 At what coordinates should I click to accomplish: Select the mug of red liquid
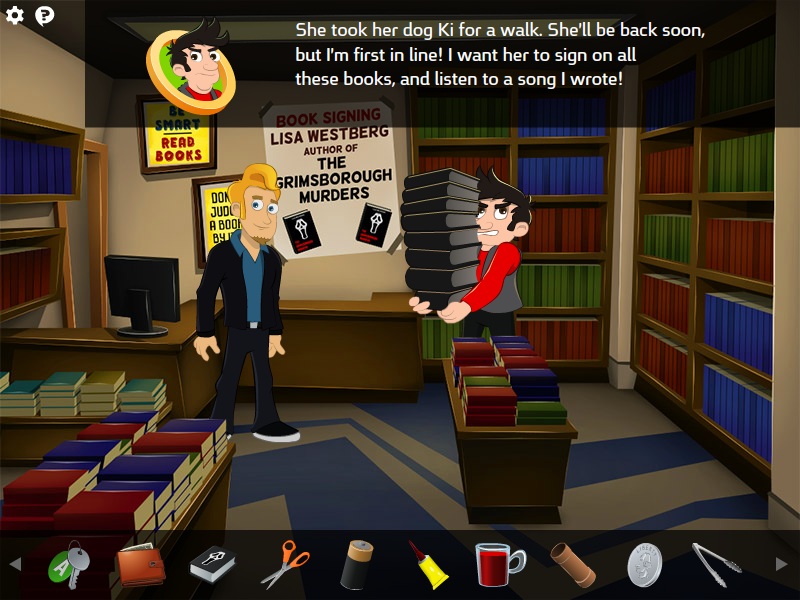[498, 565]
